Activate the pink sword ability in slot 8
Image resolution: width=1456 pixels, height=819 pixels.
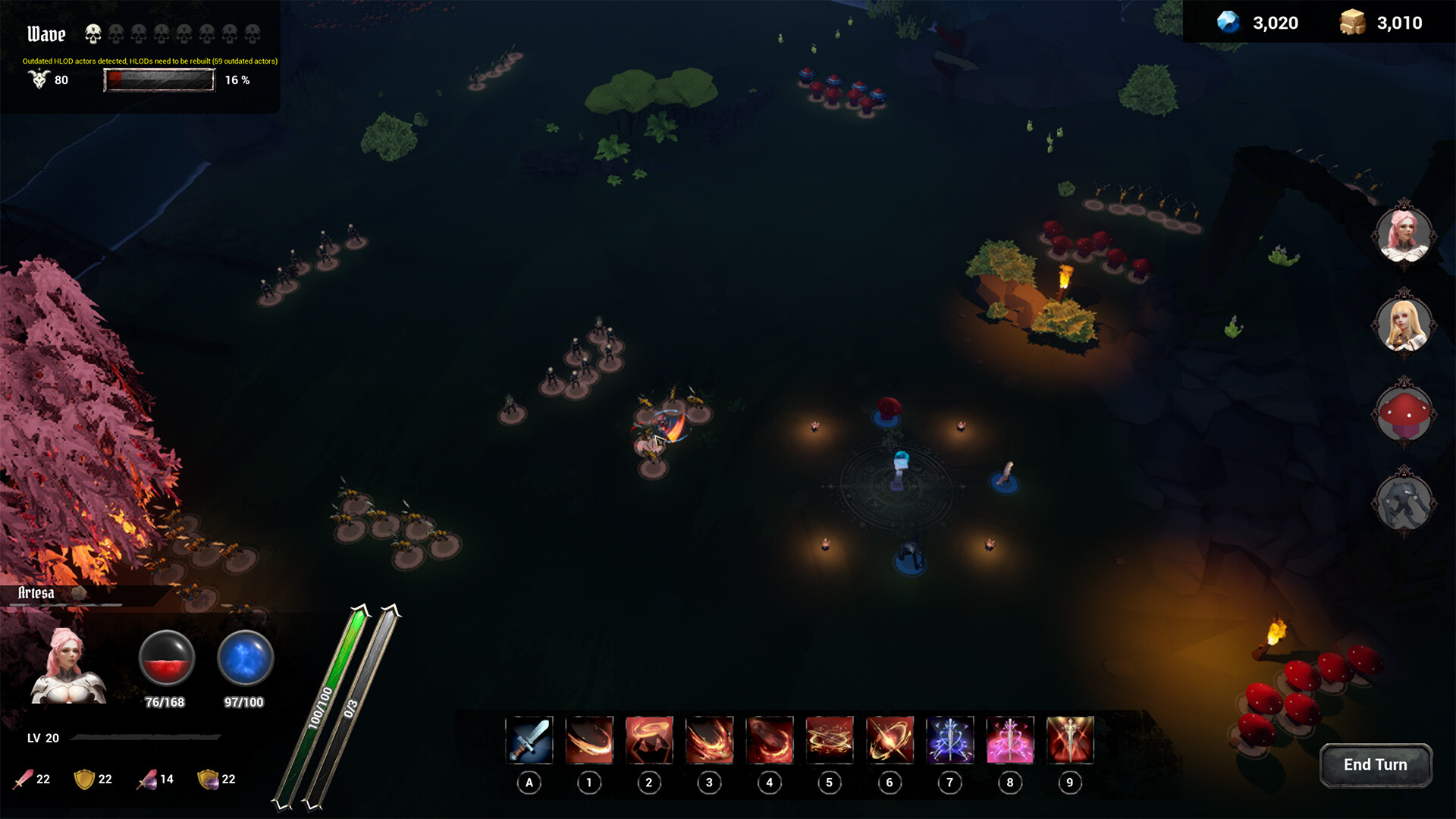pyautogui.click(x=1009, y=740)
